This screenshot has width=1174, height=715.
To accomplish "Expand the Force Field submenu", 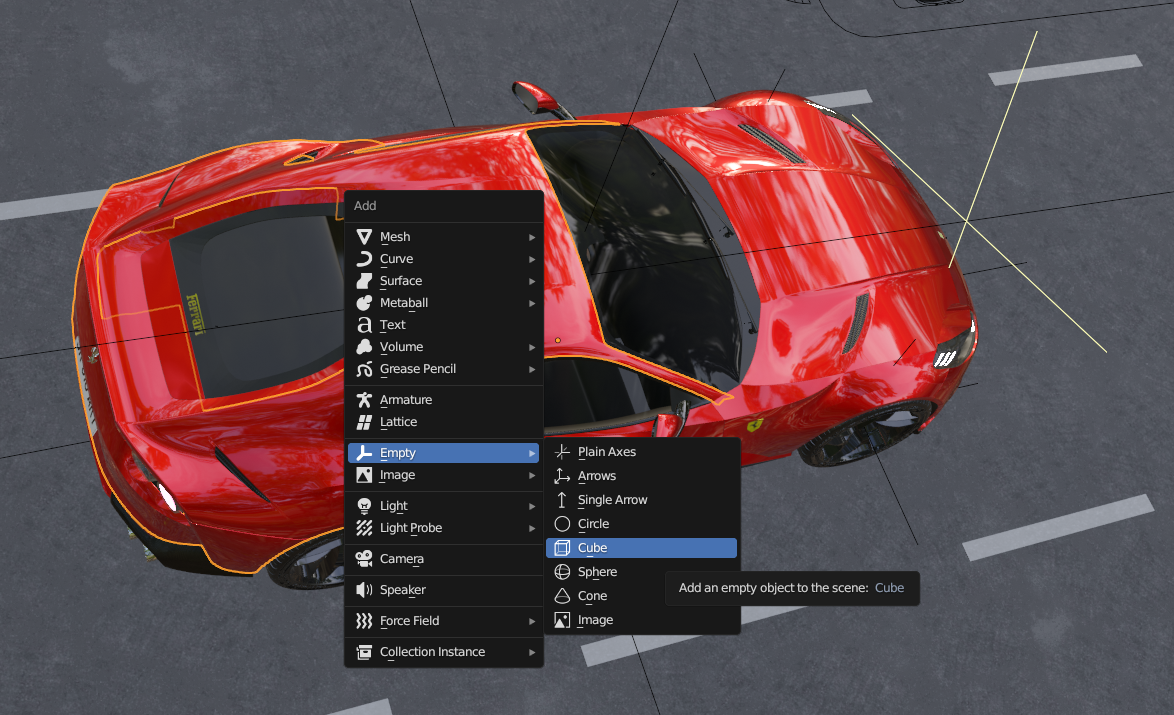I will [409, 621].
